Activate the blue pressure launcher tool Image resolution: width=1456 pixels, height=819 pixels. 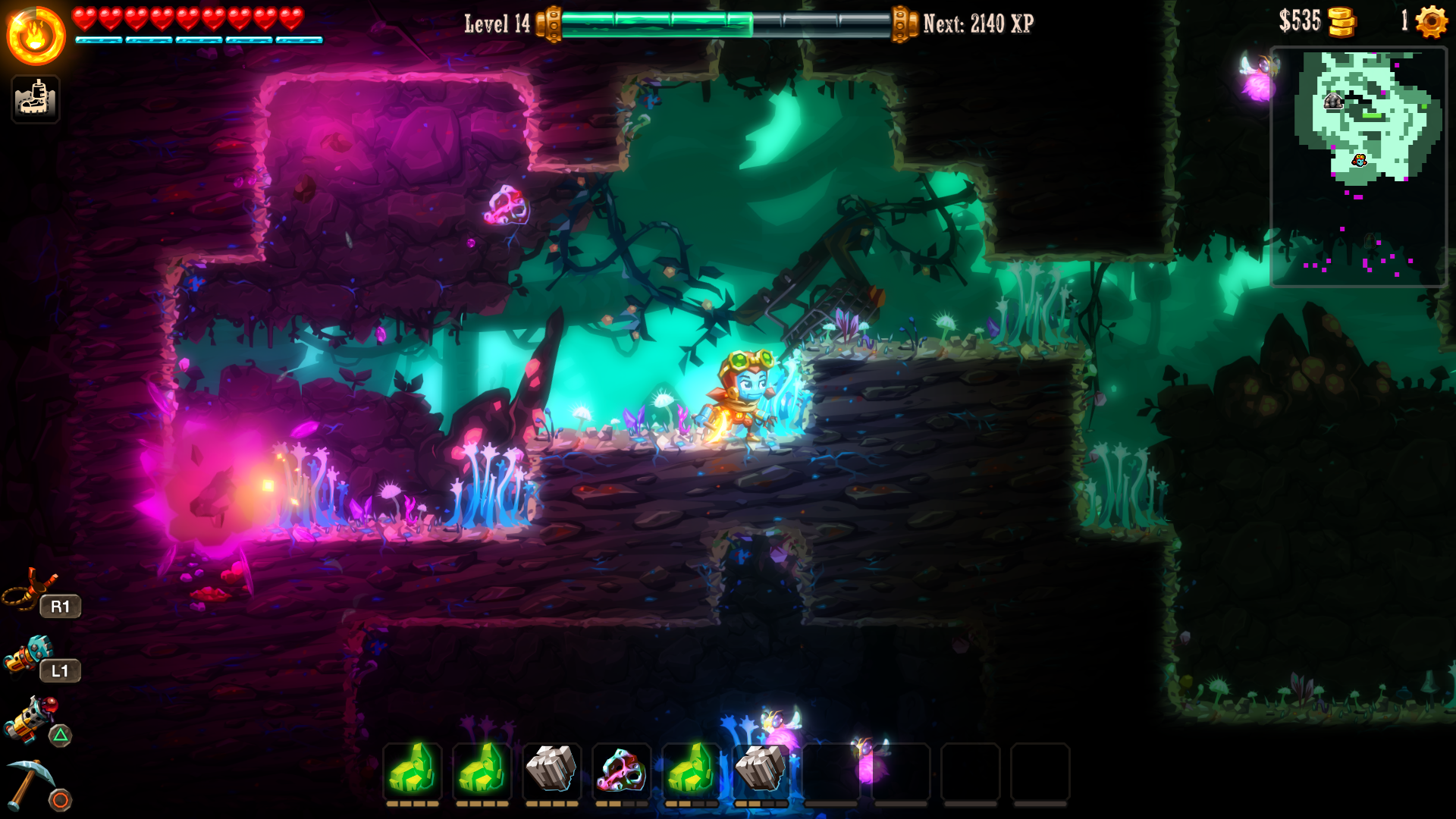[29, 655]
